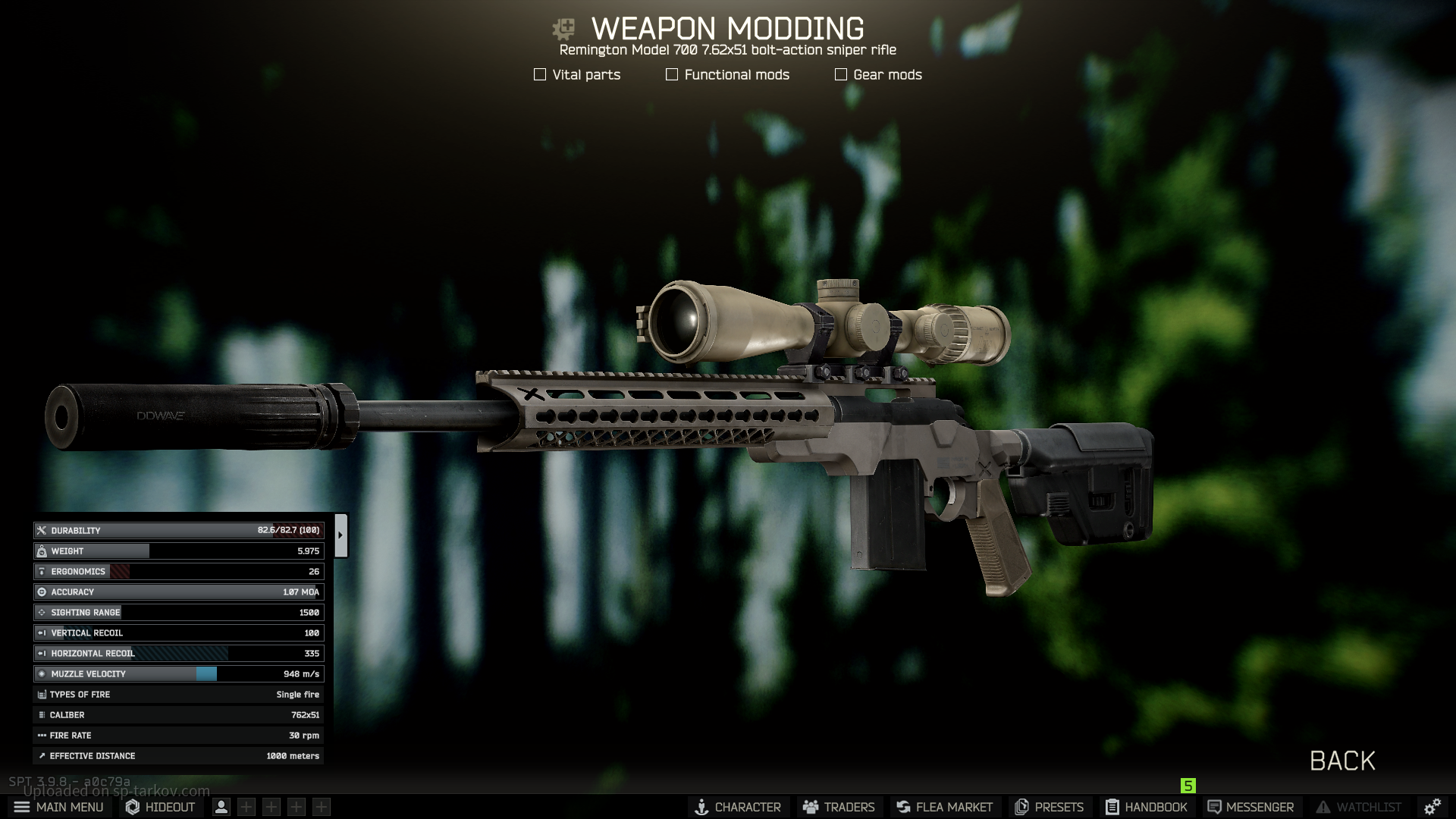Enter the Hideout
The height and width of the screenshot is (819, 1456).
pos(160,807)
